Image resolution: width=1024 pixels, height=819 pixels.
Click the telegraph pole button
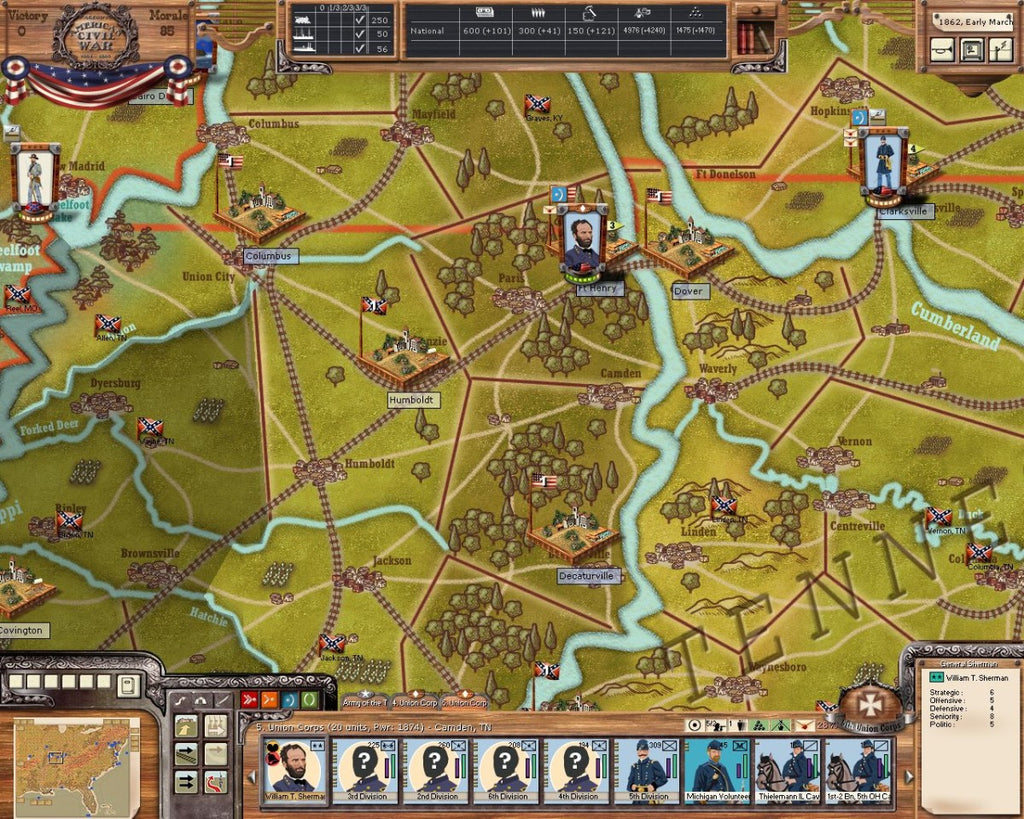999,49
